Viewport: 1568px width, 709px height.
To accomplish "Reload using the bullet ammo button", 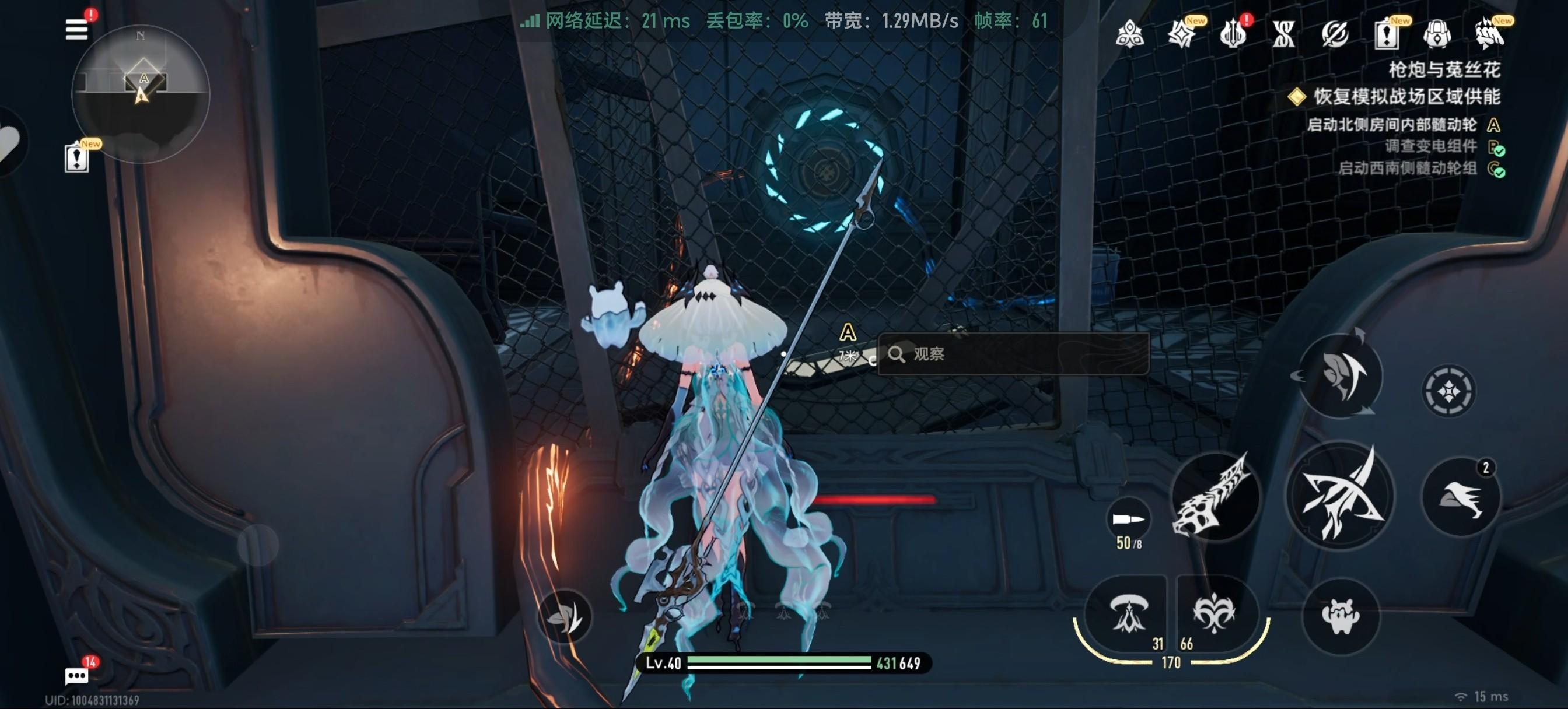I will click(1129, 520).
